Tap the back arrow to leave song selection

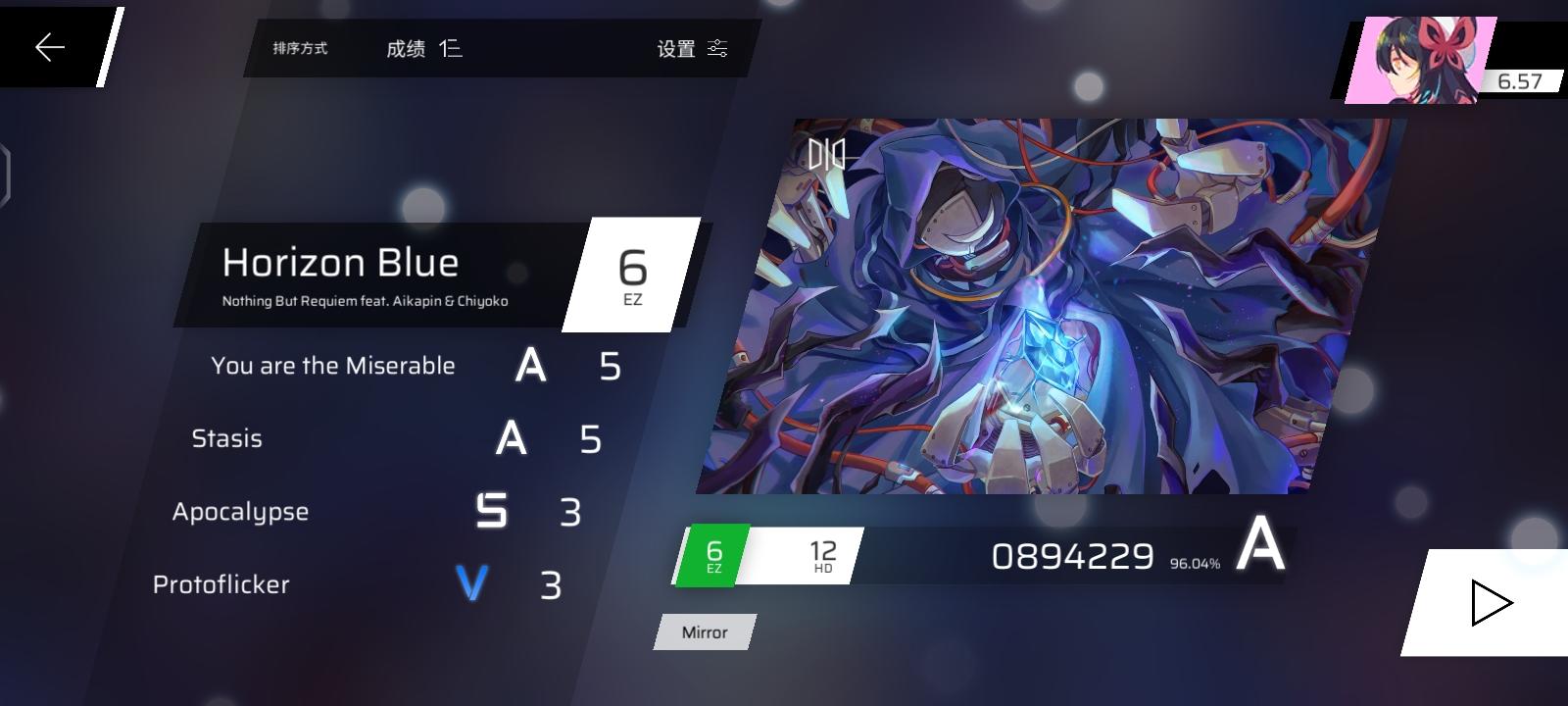pyautogui.click(x=47, y=45)
